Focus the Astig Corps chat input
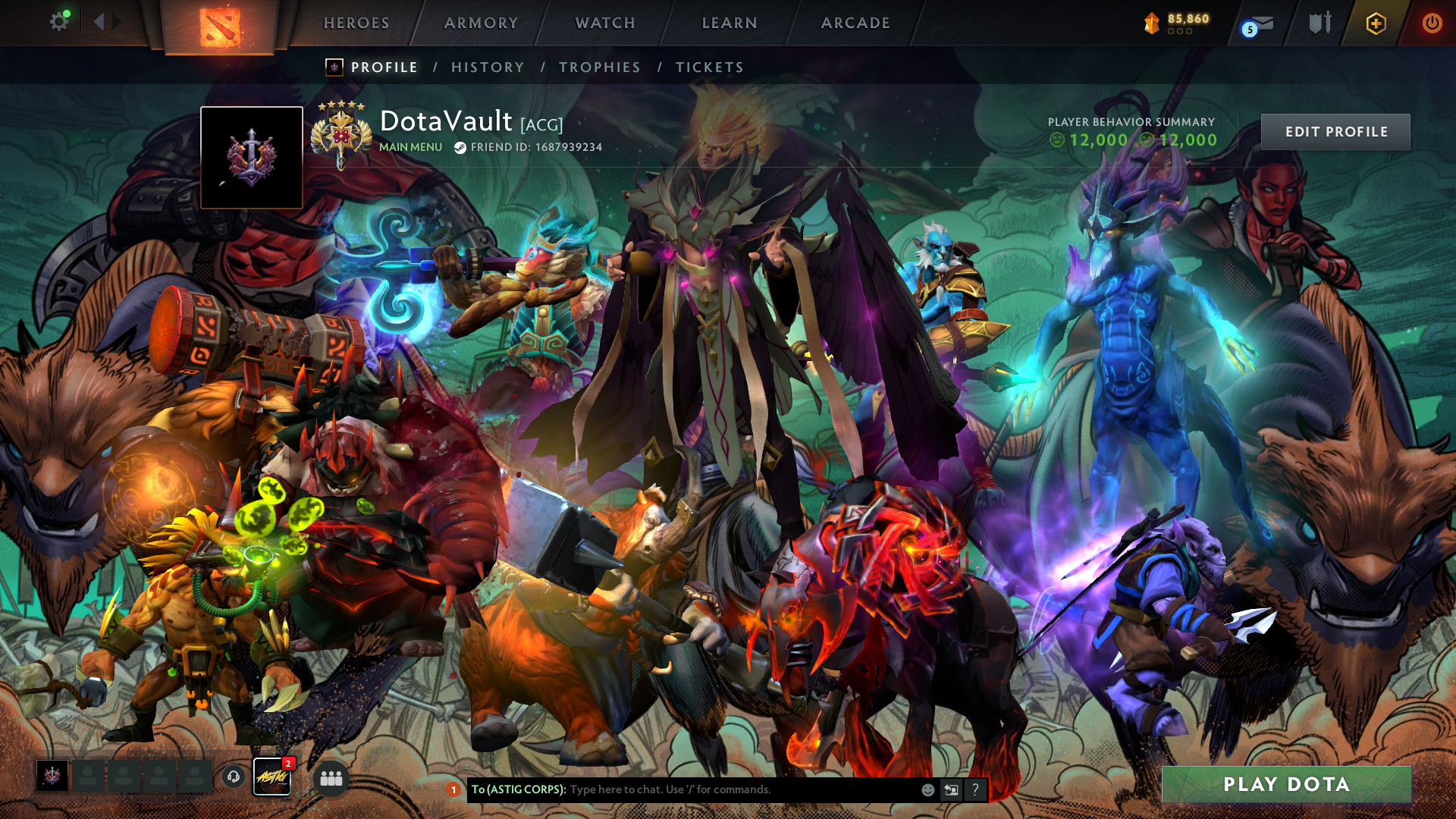Image resolution: width=1456 pixels, height=819 pixels. point(743,789)
